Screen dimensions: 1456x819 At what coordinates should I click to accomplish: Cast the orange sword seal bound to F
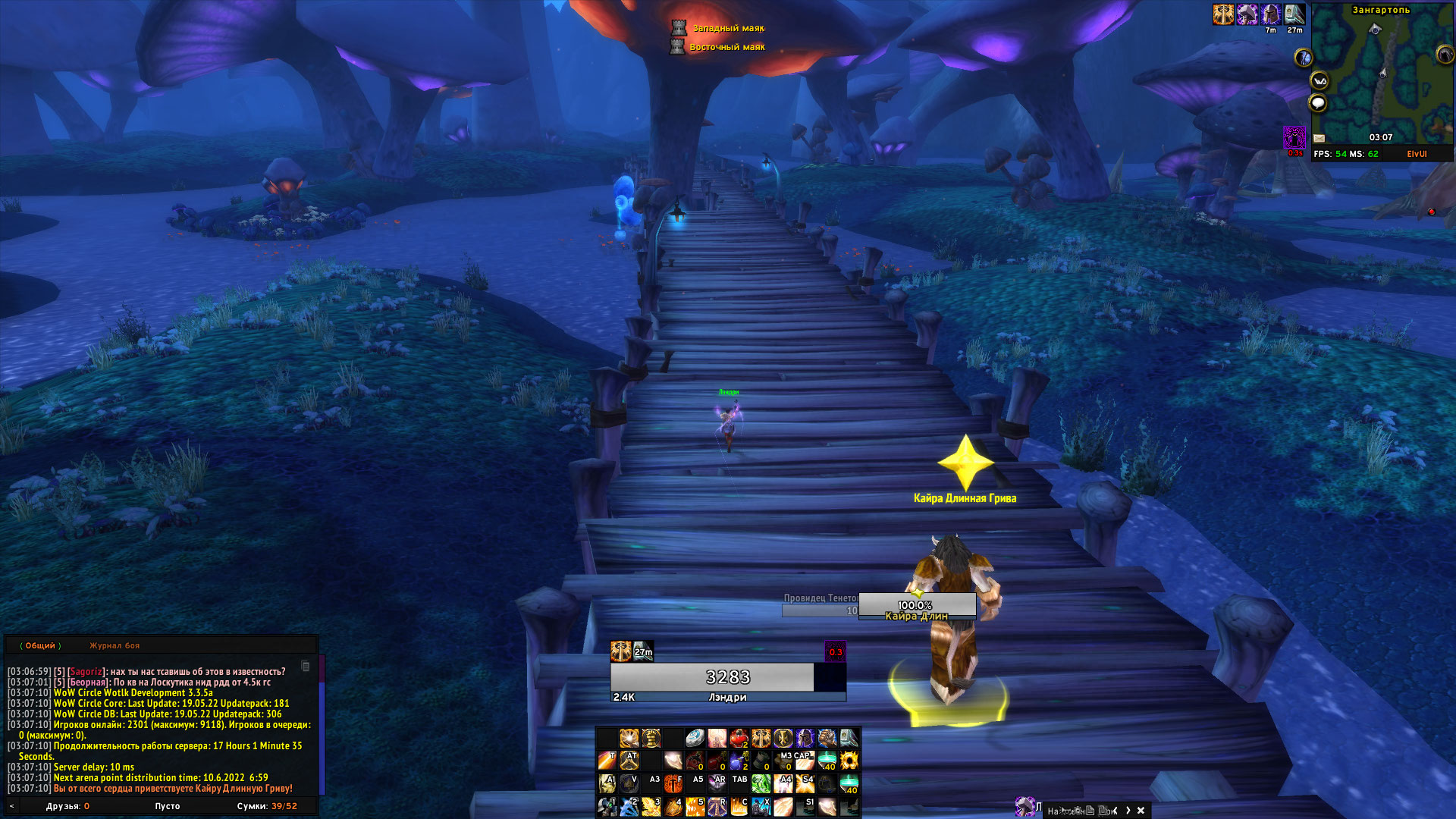point(673,783)
